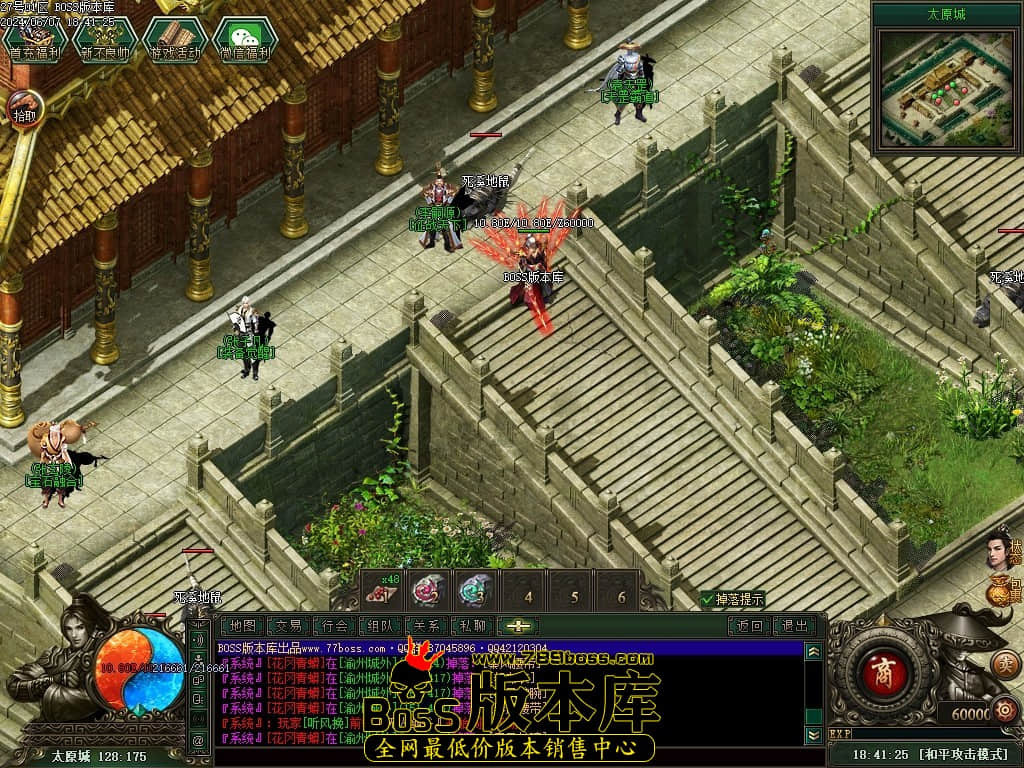Open the 地图 map button
This screenshot has height=768, width=1024.
click(x=243, y=626)
